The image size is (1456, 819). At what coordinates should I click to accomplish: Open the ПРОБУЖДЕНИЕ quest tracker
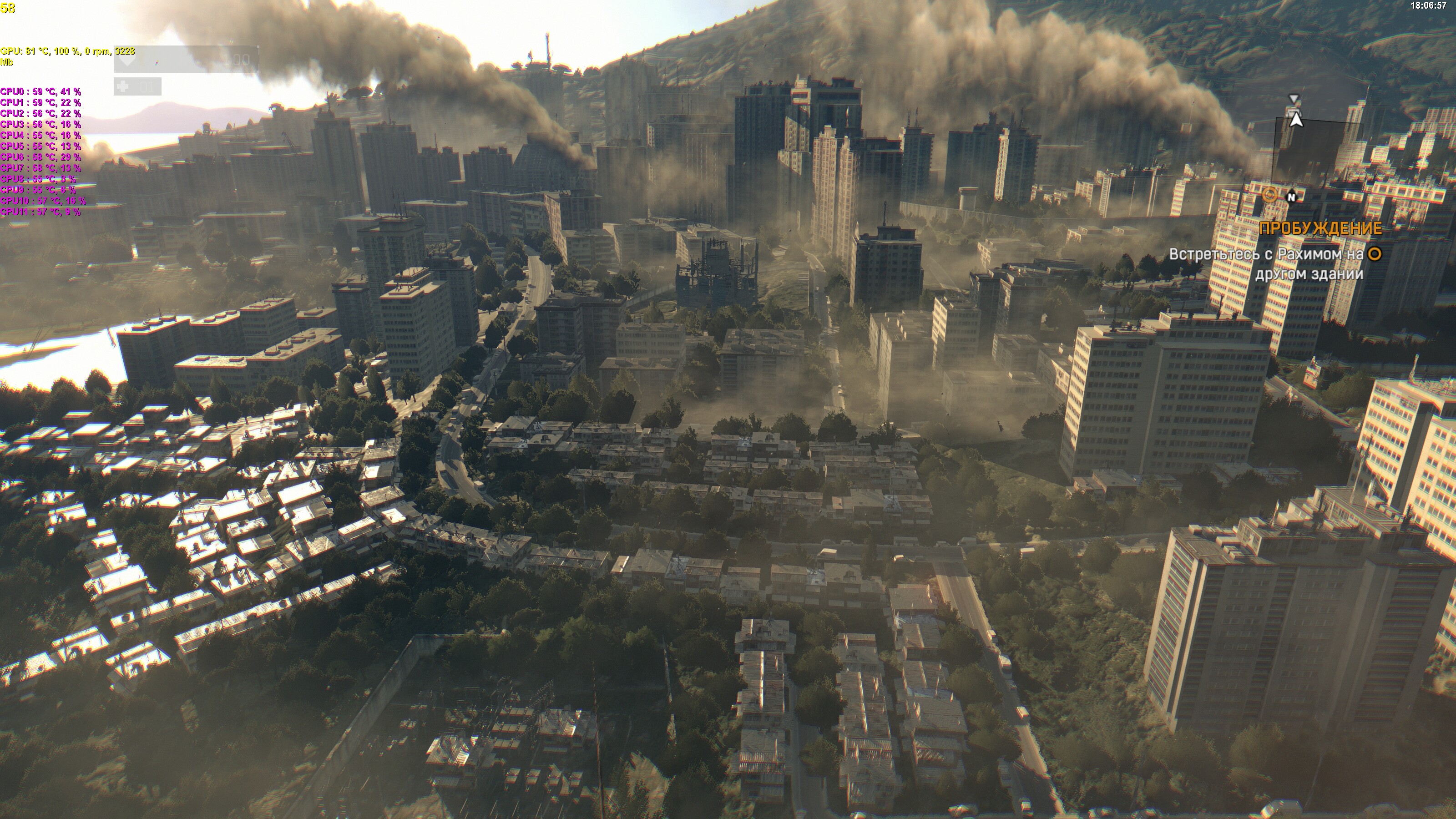pyautogui.click(x=1320, y=228)
